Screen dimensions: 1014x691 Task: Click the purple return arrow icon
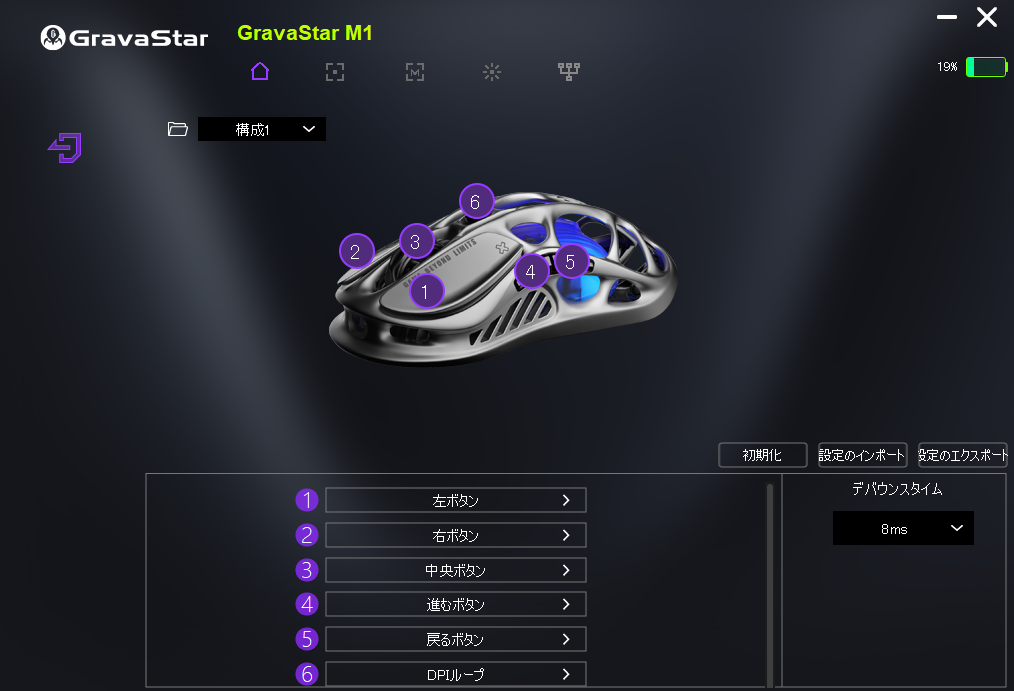[65, 149]
